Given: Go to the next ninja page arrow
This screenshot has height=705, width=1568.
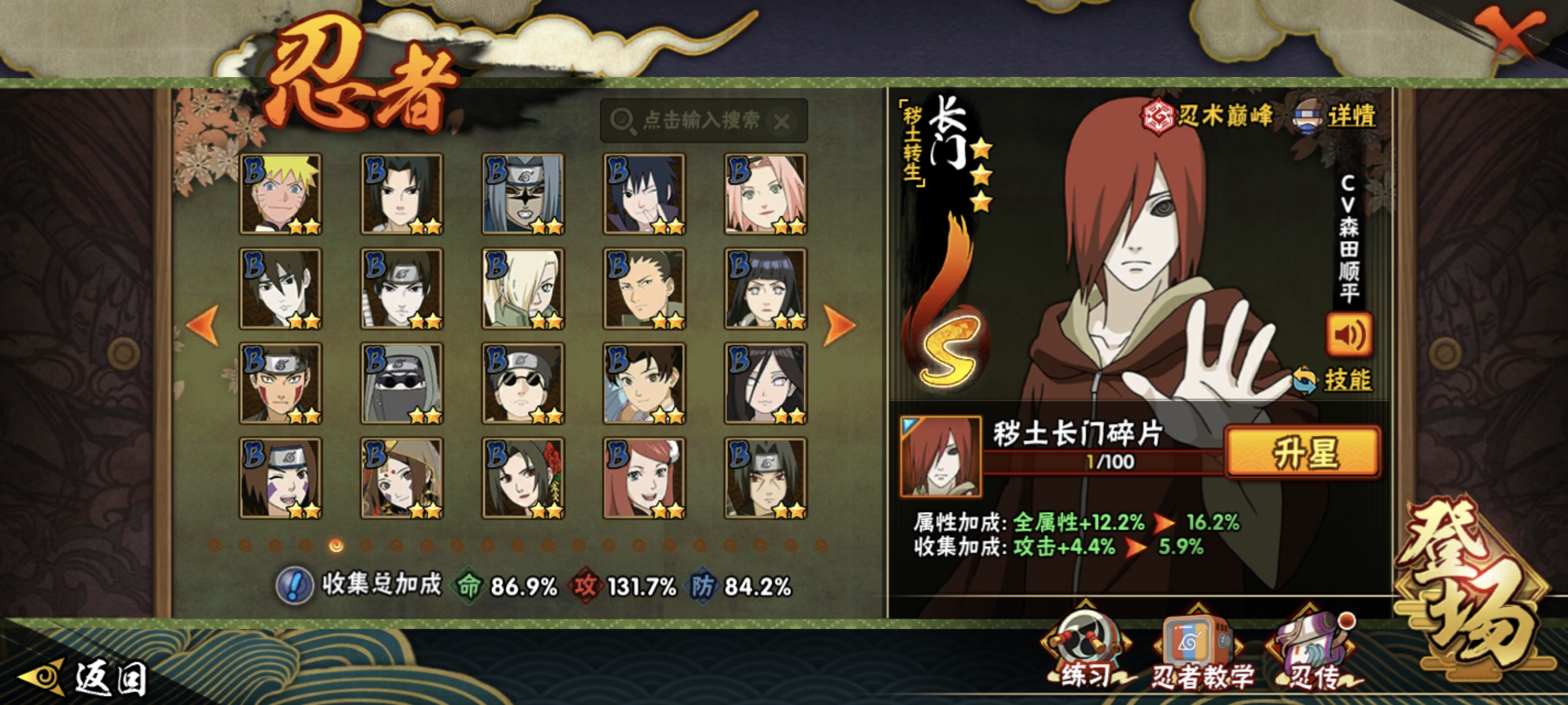Looking at the screenshot, I should [x=839, y=325].
